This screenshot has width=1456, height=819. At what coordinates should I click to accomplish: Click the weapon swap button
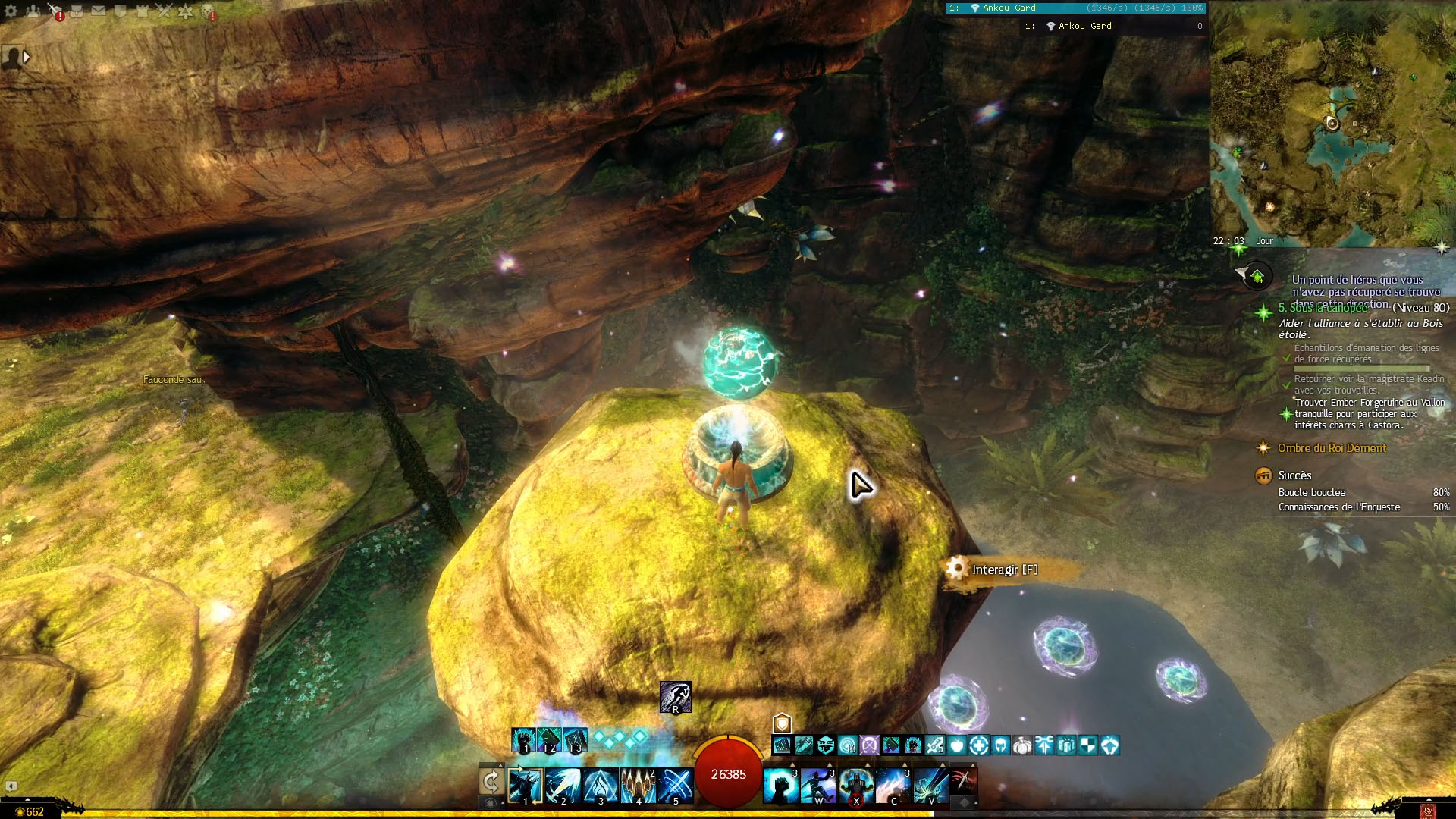(491, 781)
